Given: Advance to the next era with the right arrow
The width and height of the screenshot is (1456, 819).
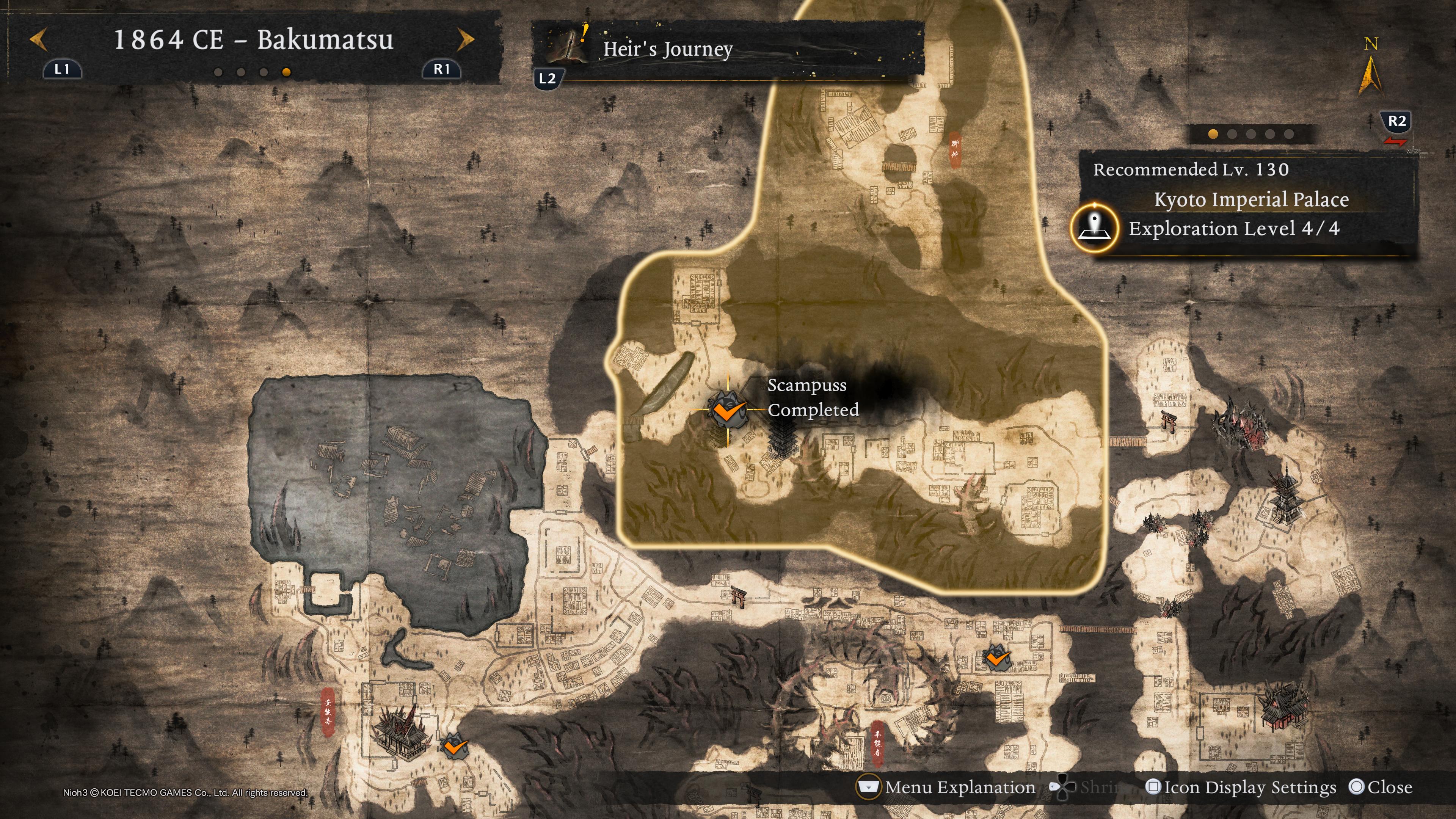Looking at the screenshot, I should (465, 39).
